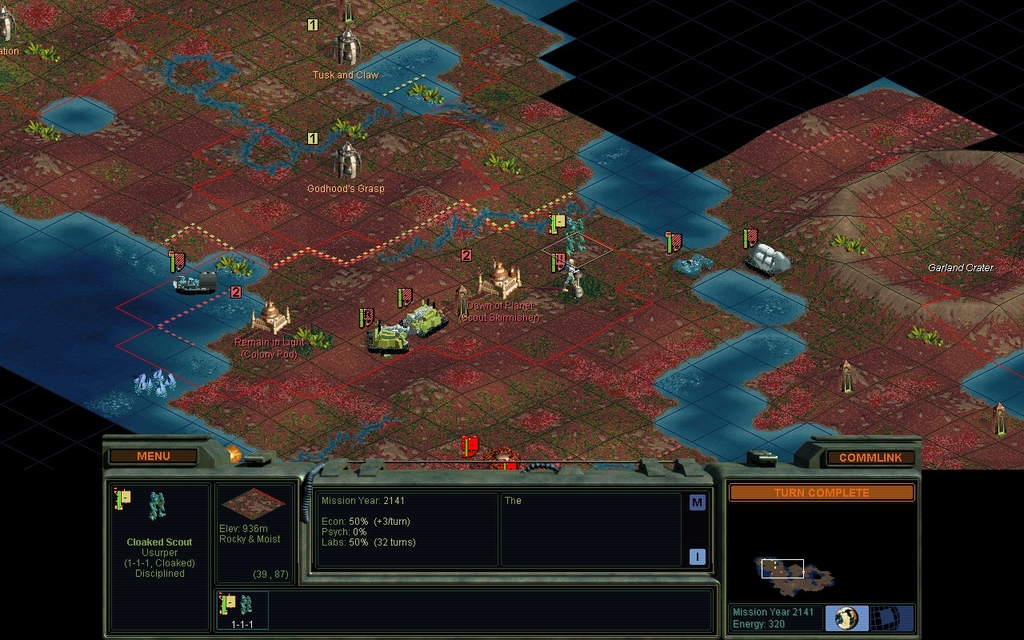Open the COMMLINK panel
The width and height of the screenshot is (1024, 640).
(869, 458)
